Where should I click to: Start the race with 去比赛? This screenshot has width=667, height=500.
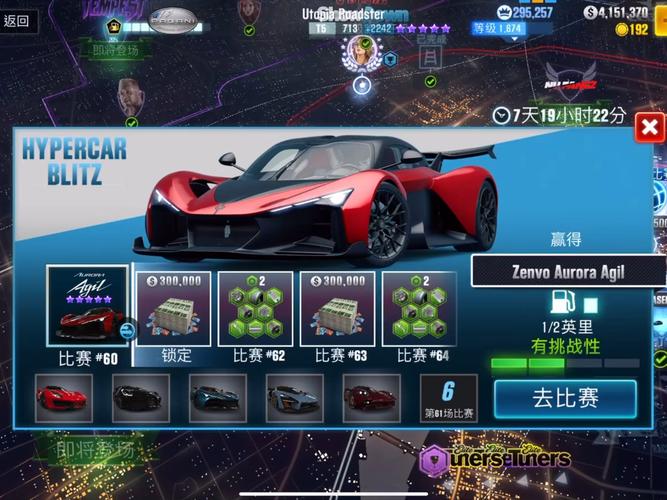pyautogui.click(x=565, y=397)
